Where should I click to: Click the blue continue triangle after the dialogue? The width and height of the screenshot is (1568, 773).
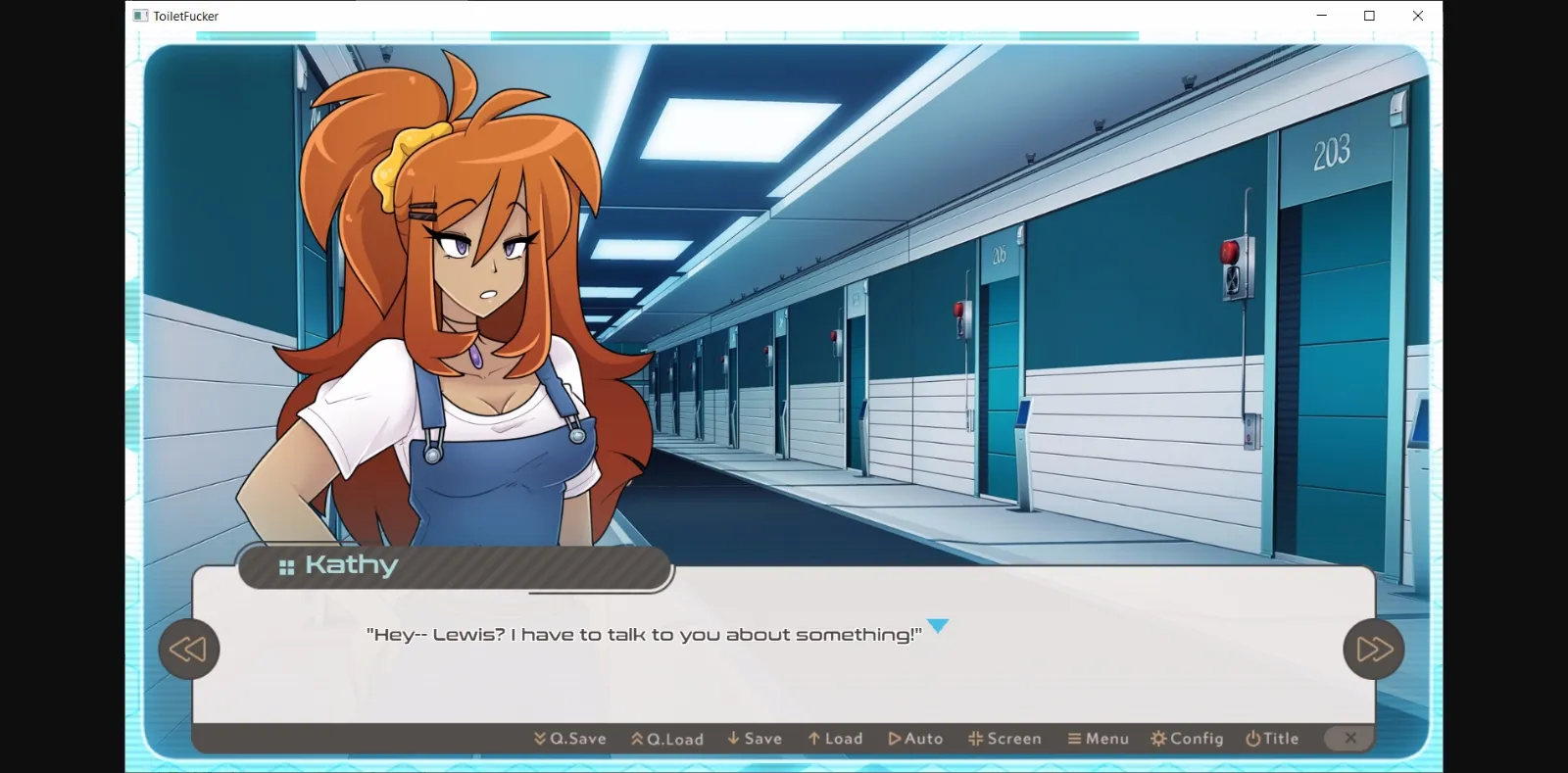[938, 627]
